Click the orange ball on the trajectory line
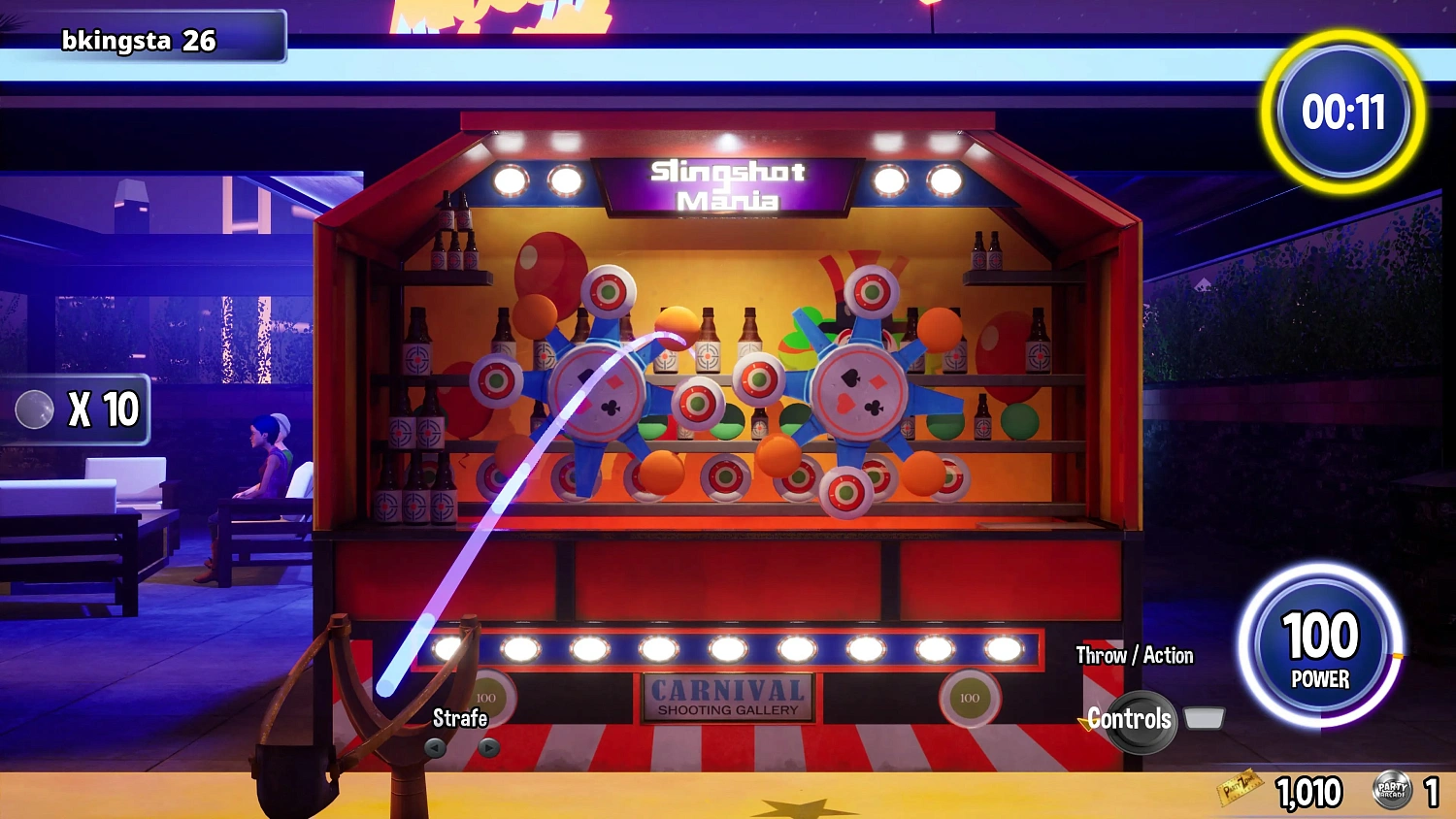 coord(674,328)
